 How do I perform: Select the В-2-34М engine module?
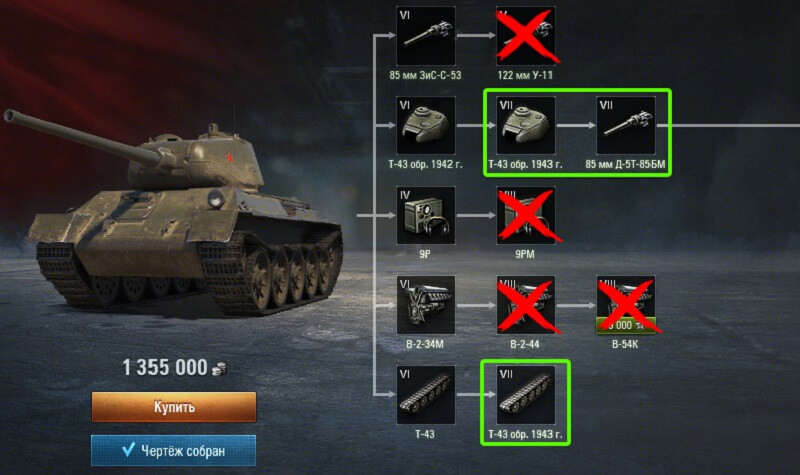(x=427, y=306)
